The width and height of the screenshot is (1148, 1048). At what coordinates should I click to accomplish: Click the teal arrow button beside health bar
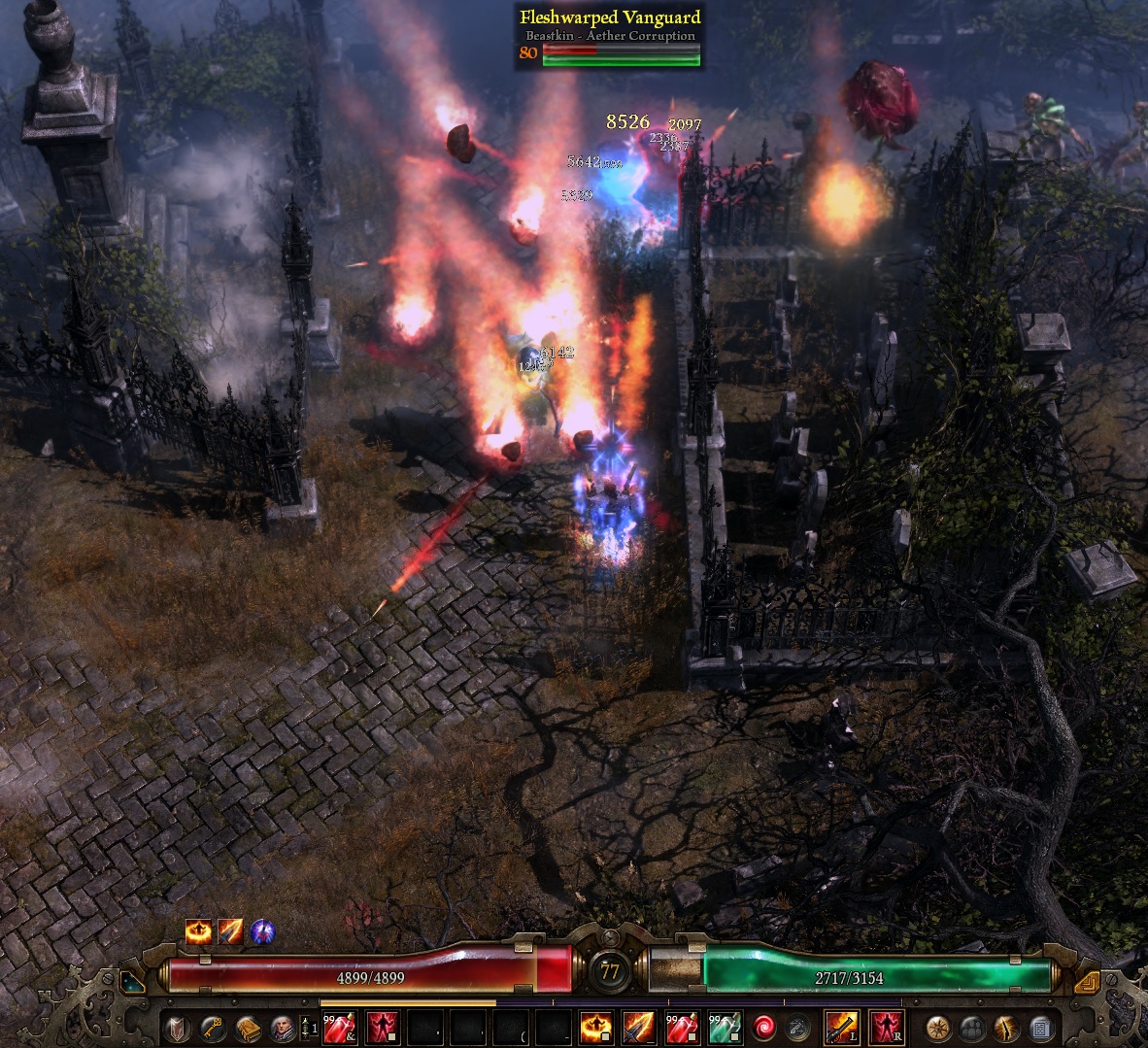(133, 982)
